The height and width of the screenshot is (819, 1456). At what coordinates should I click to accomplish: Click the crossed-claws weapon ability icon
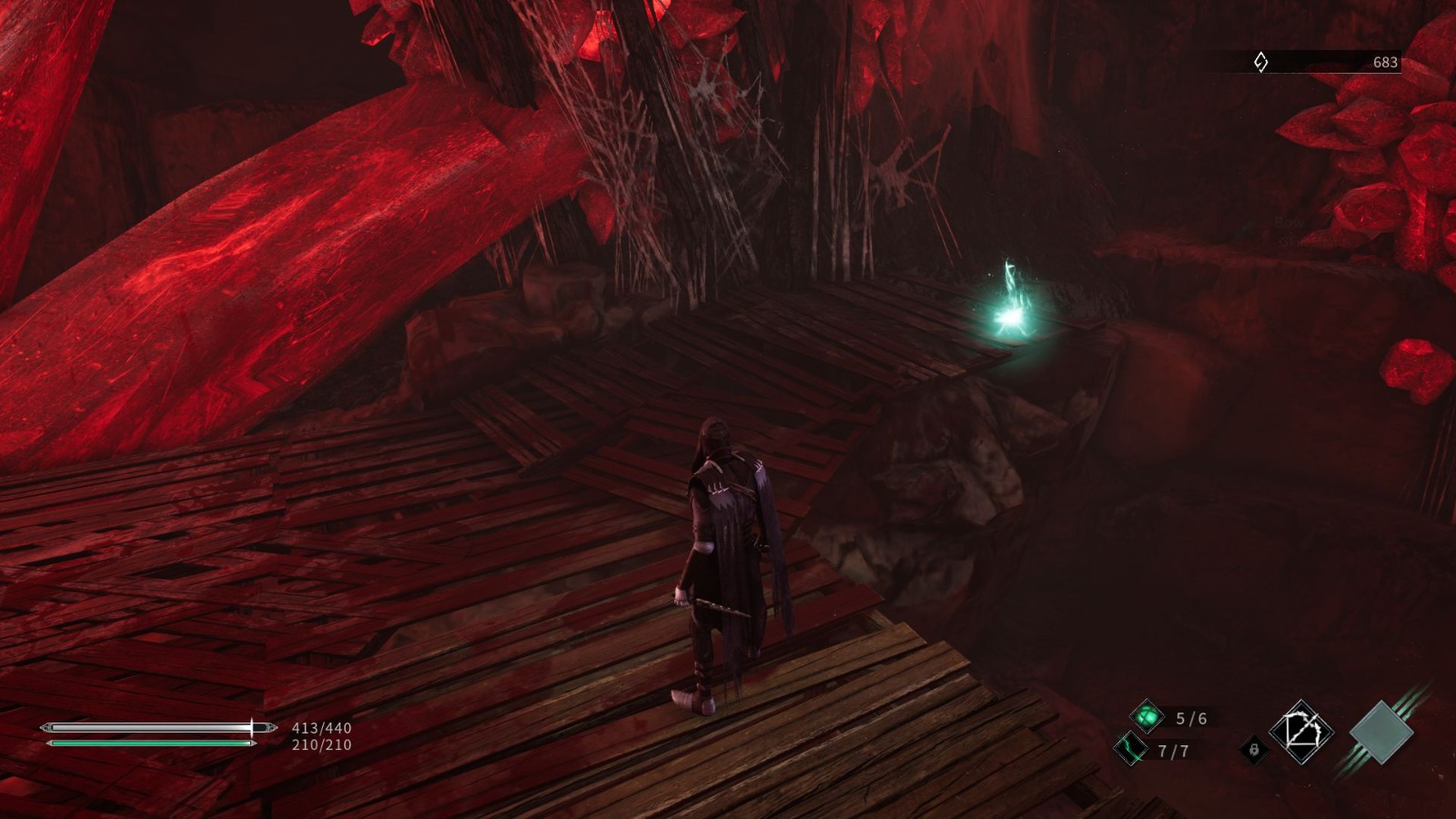click(x=1302, y=730)
